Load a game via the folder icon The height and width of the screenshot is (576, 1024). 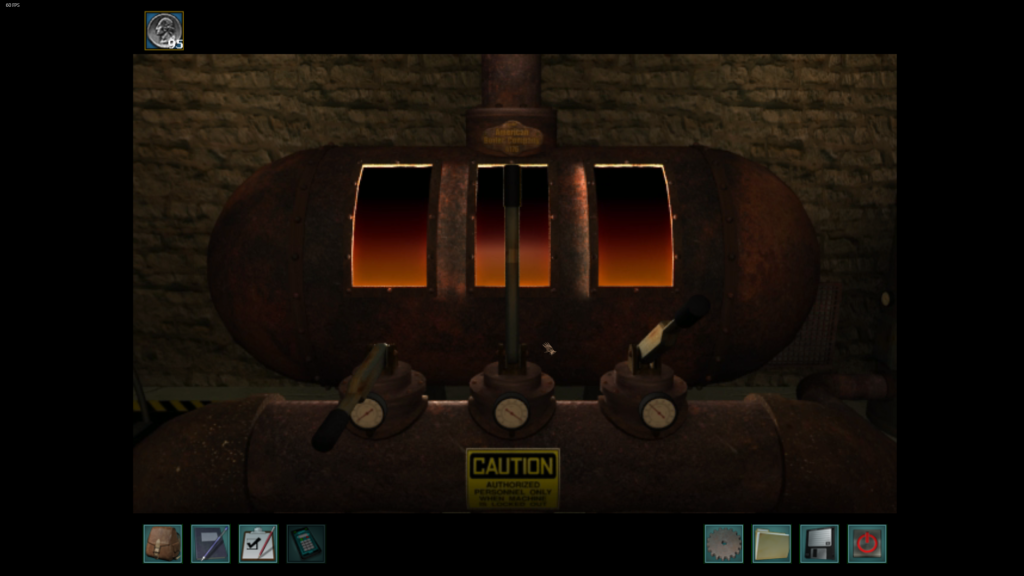[x=771, y=543]
